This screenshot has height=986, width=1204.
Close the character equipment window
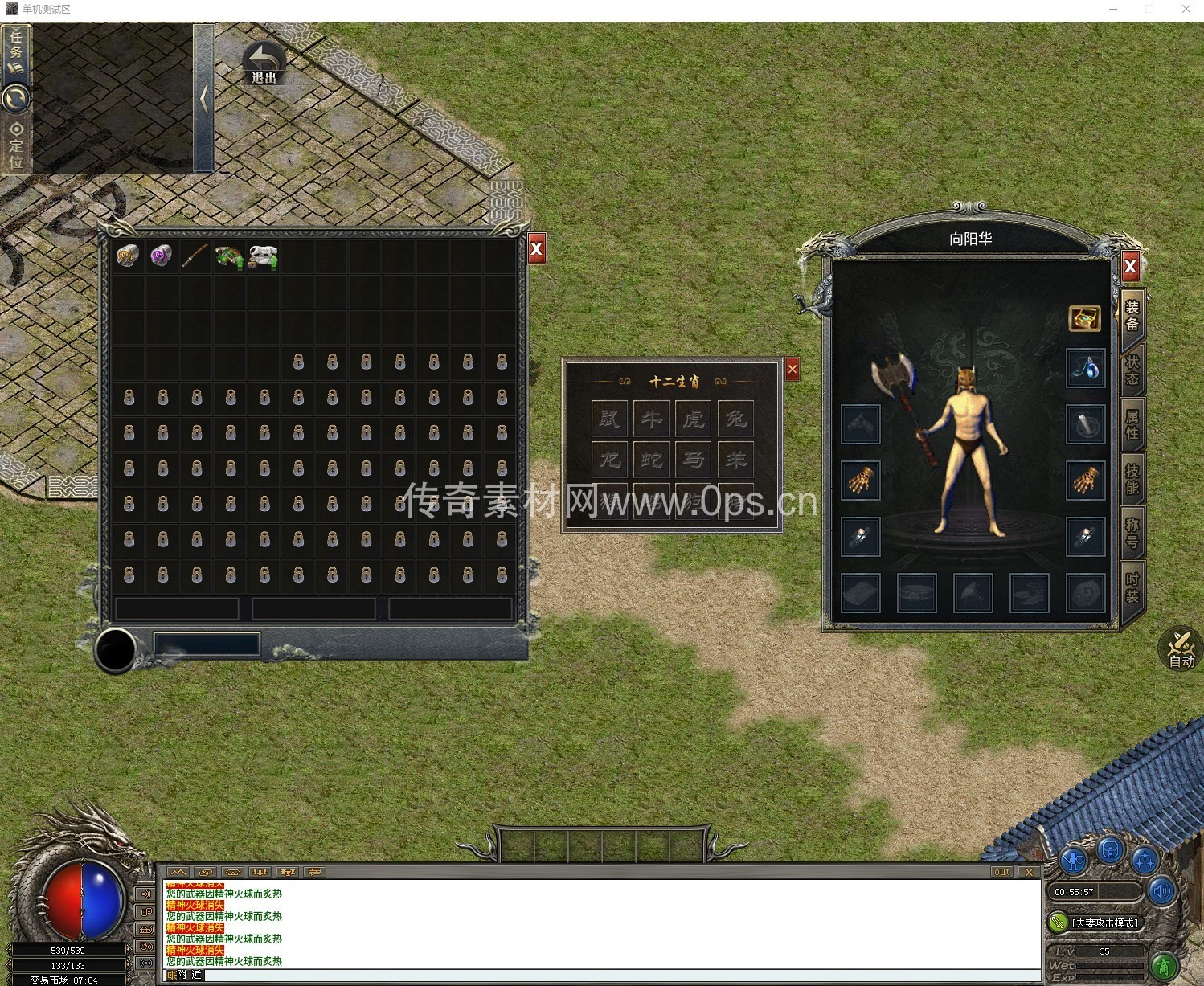click(x=1130, y=266)
